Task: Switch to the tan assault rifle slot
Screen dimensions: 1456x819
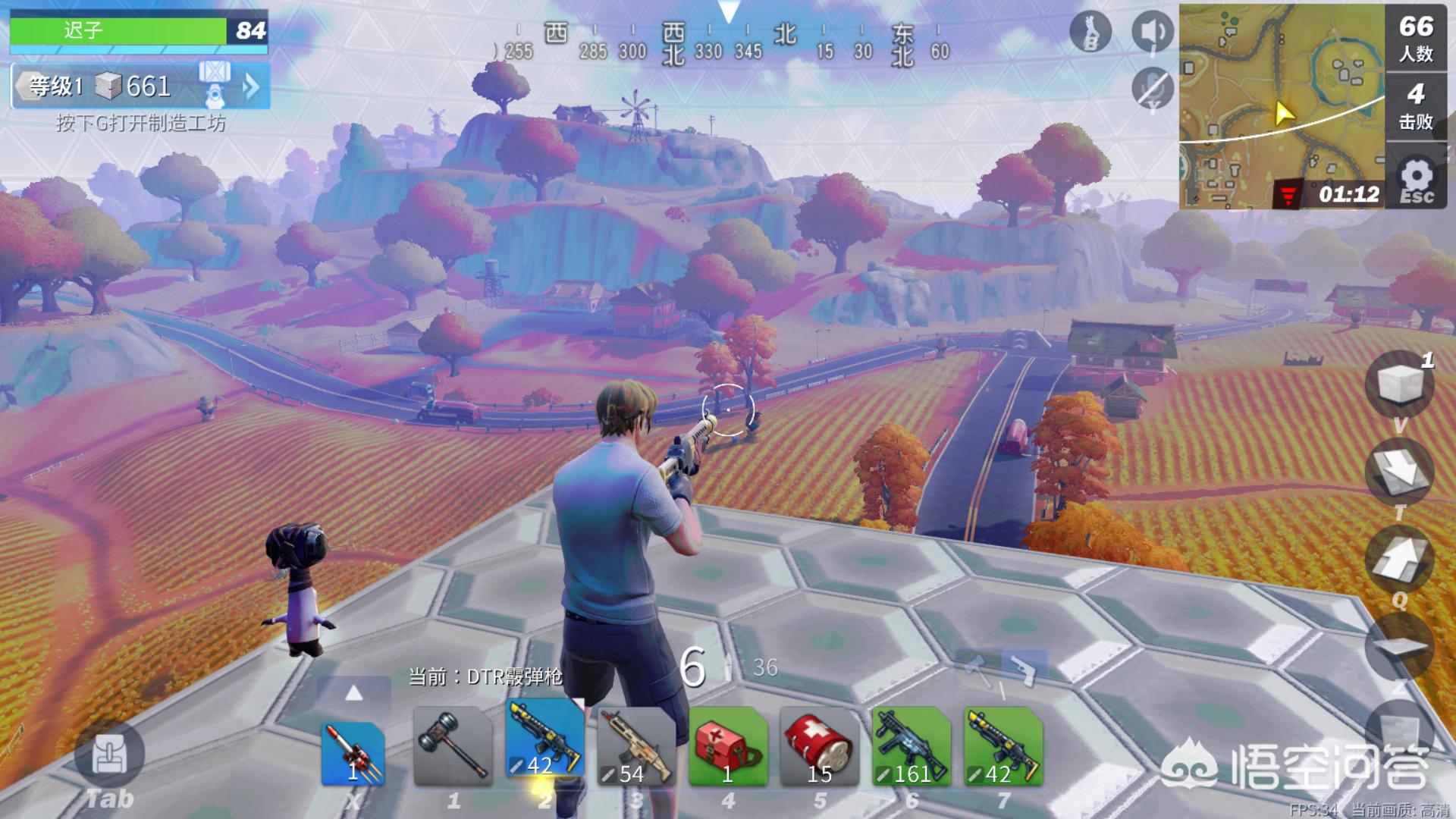Action: [635, 747]
